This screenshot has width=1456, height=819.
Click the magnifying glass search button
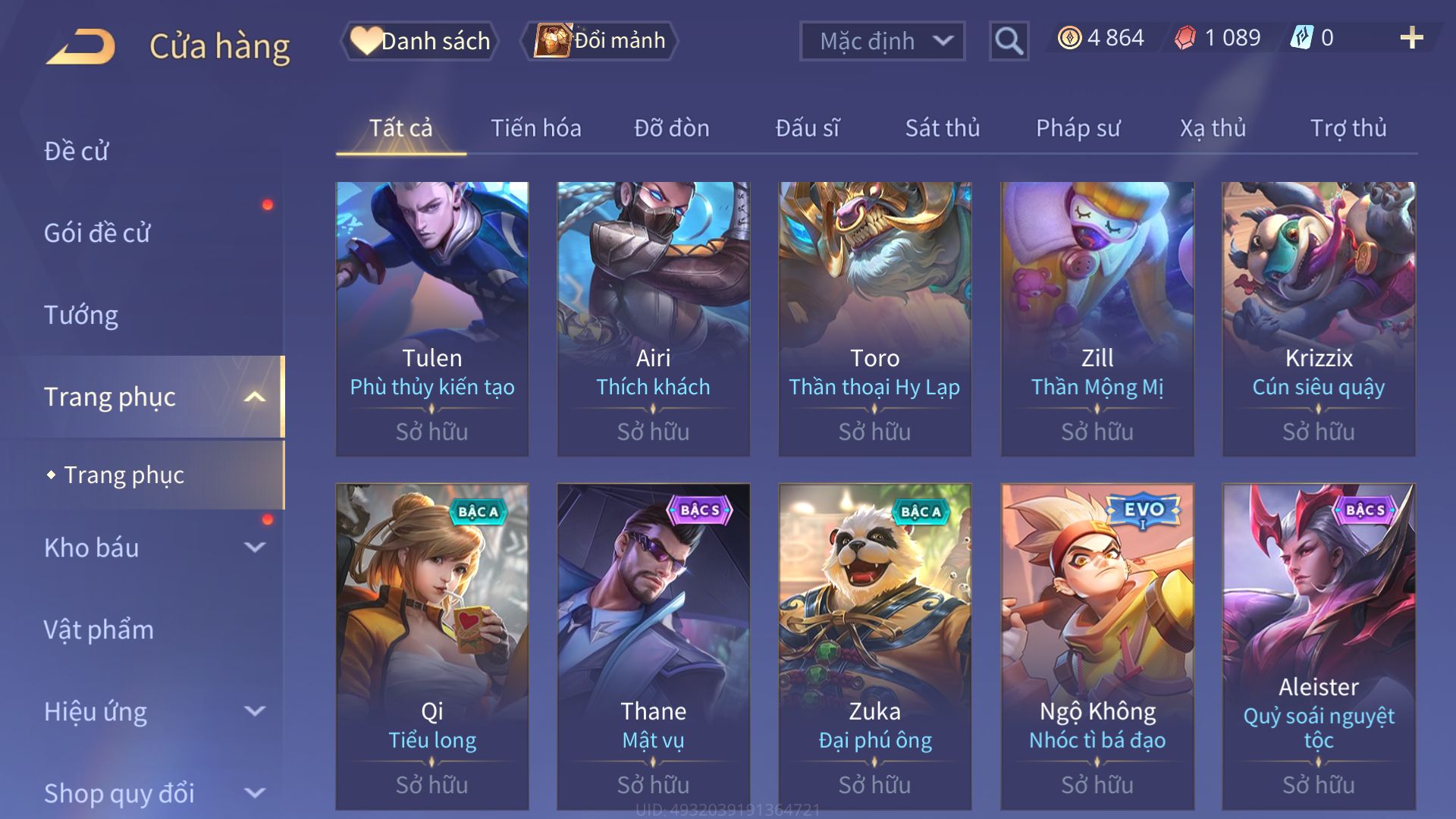1009,41
